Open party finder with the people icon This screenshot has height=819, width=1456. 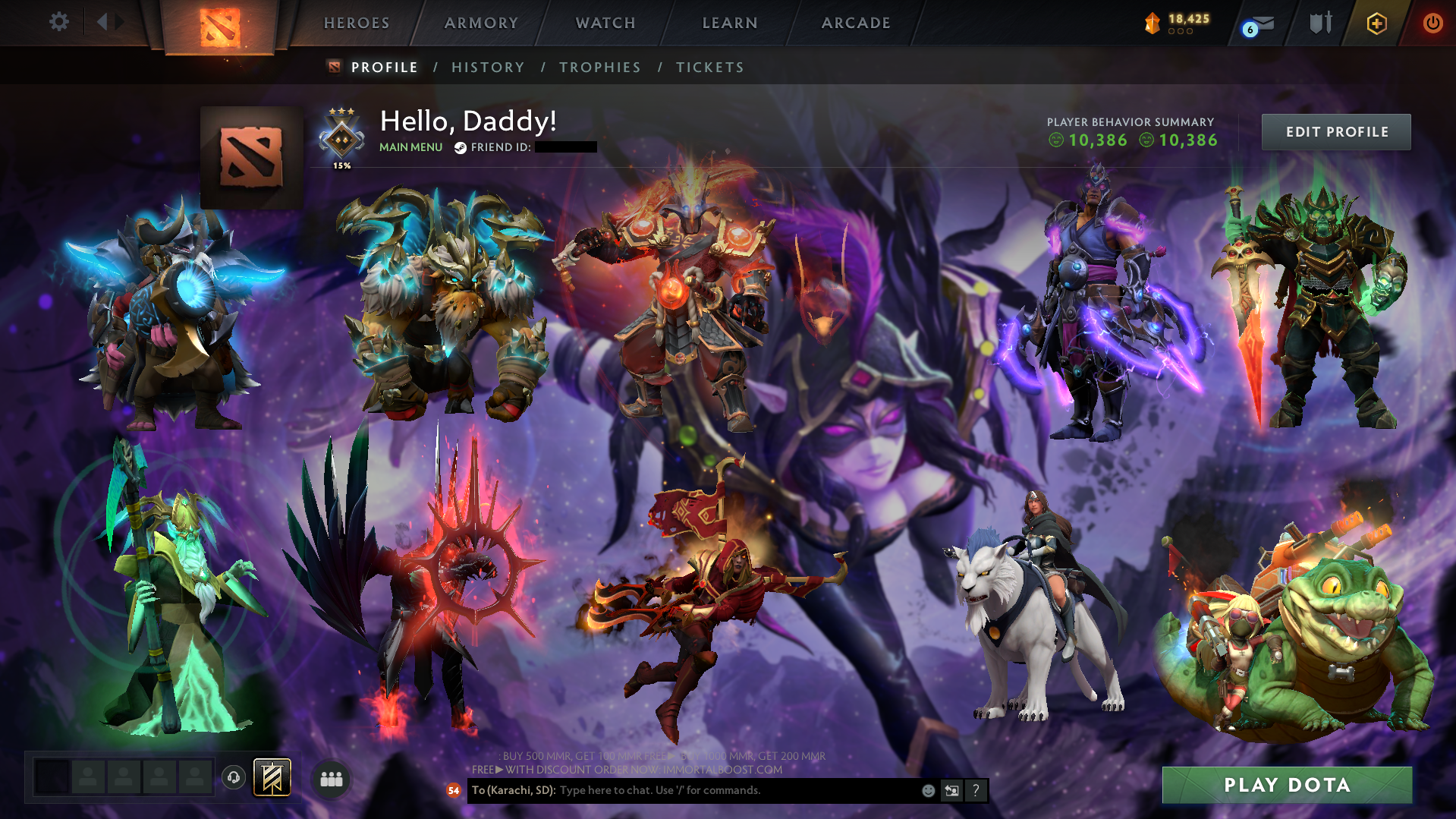(x=330, y=779)
